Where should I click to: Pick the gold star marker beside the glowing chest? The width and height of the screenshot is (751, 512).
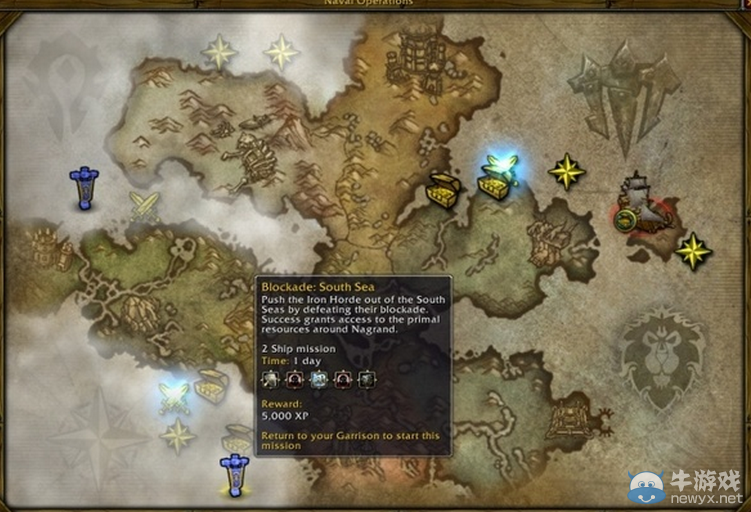point(566,171)
